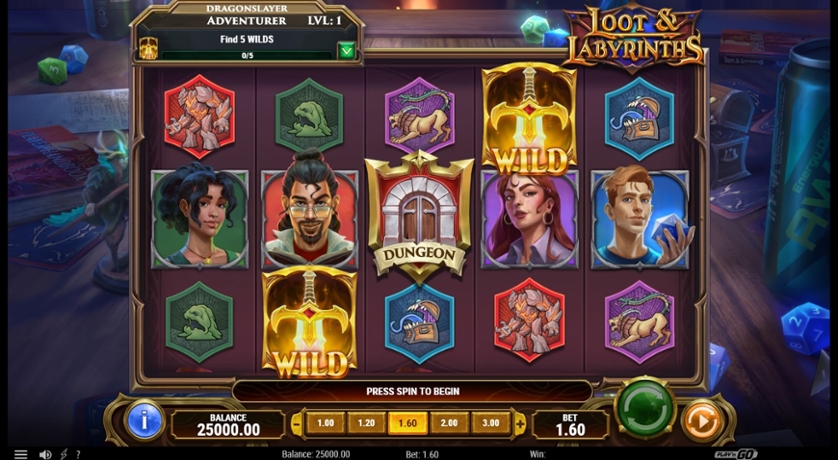Click the golden wild quest icon
The image size is (838, 460).
(148, 48)
